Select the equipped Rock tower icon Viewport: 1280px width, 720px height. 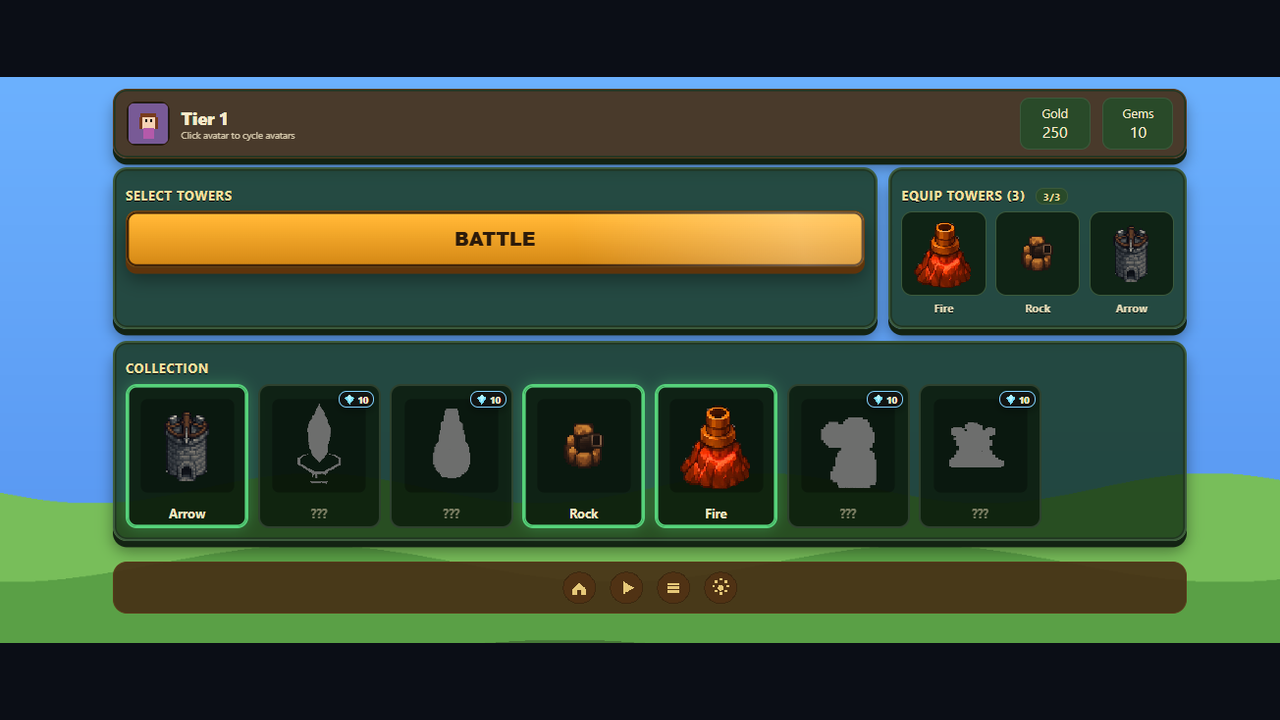tap(1037, 253)
